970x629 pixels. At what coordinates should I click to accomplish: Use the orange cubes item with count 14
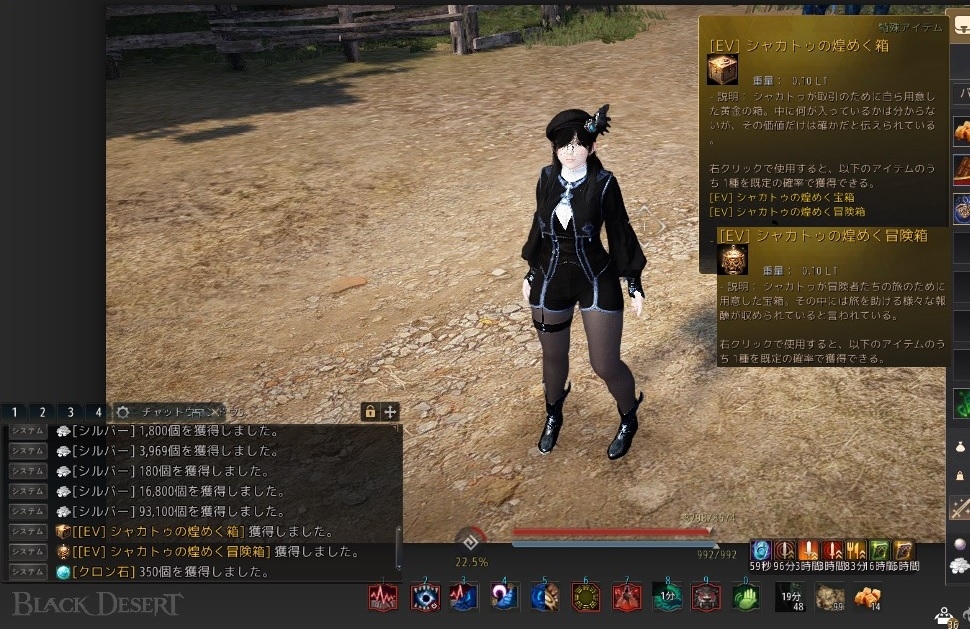(867, 597)
